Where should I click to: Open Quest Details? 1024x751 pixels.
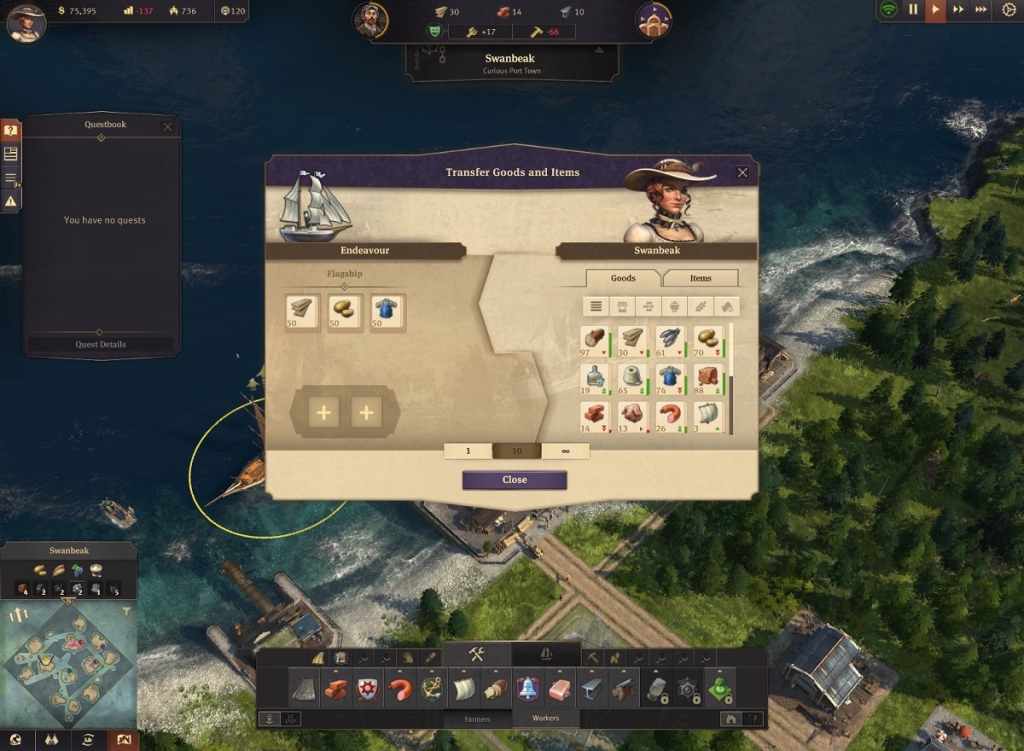(100, 344)
